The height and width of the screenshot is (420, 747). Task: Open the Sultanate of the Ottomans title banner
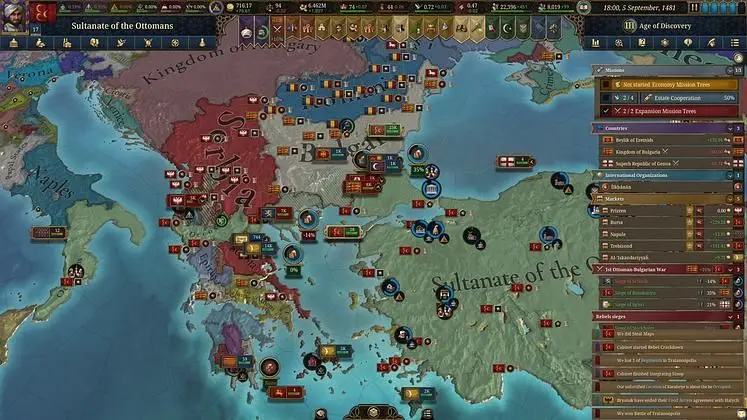tap(123, 24)
